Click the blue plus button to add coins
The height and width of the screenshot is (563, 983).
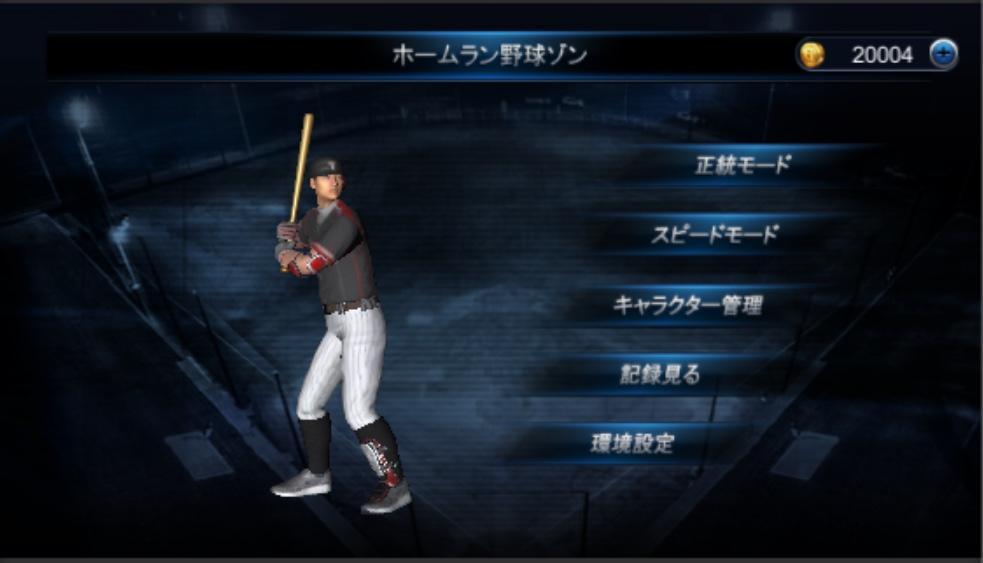click(x=942, y=55)
